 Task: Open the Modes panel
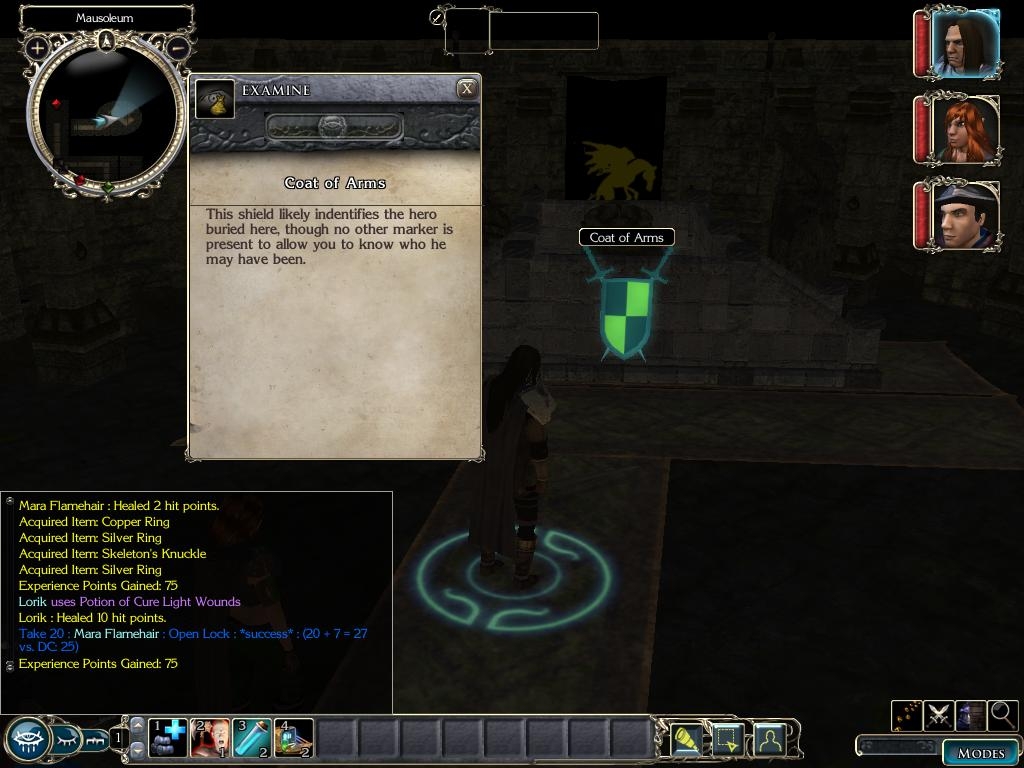click(980, 752)
